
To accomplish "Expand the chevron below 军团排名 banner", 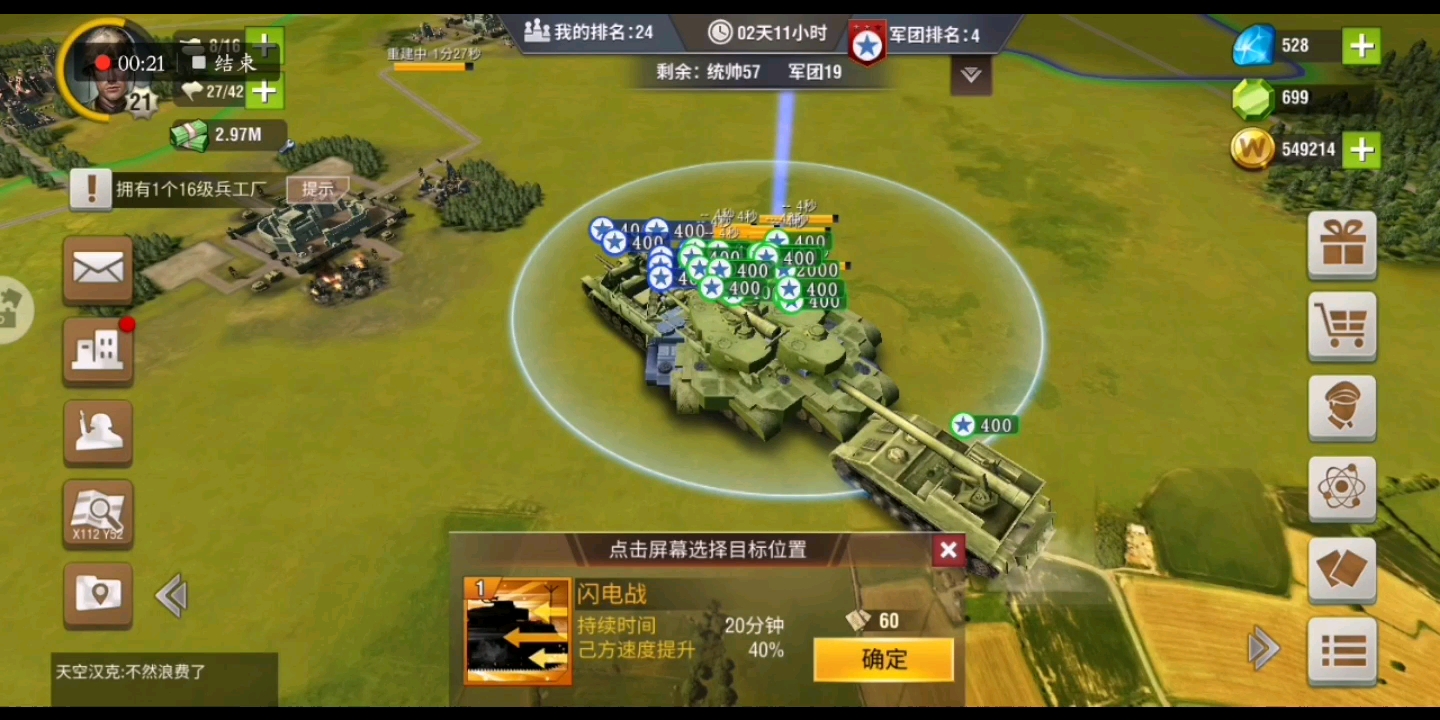I will (968, 75).
